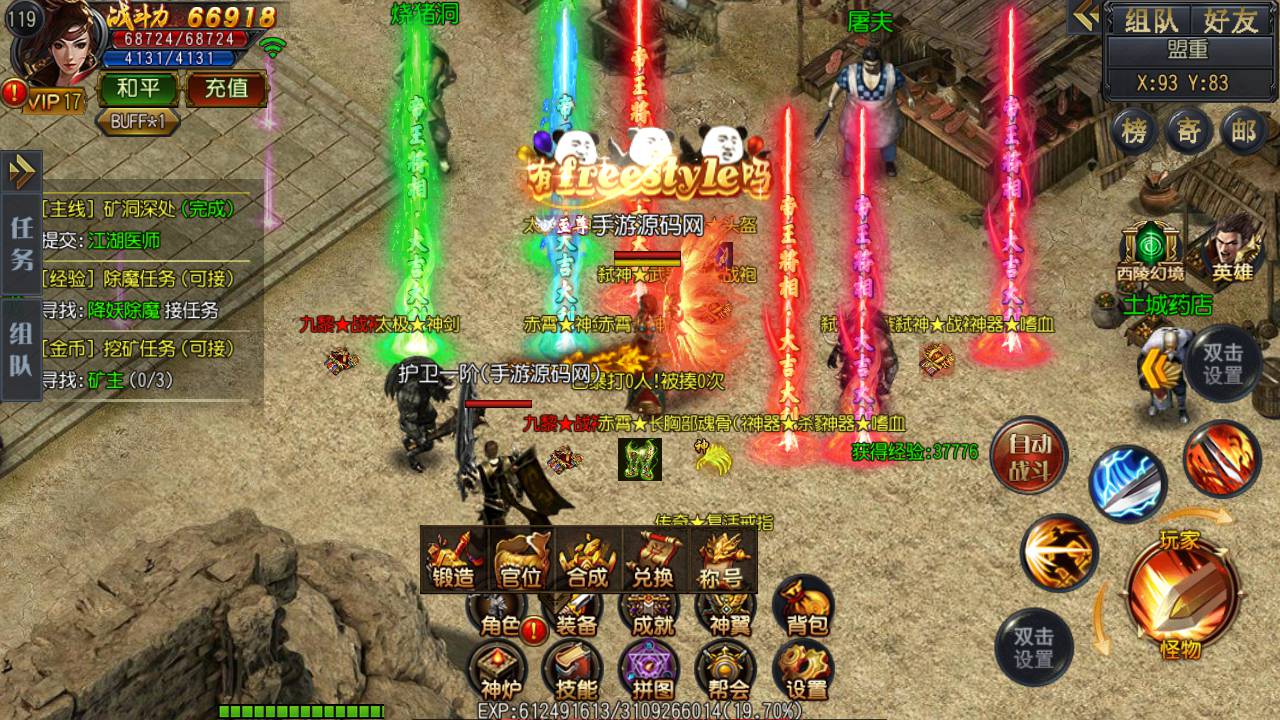Activate the lightning sword skill
The height and width of the screenshot is (720, 1280).
[x=1127, y=485]
